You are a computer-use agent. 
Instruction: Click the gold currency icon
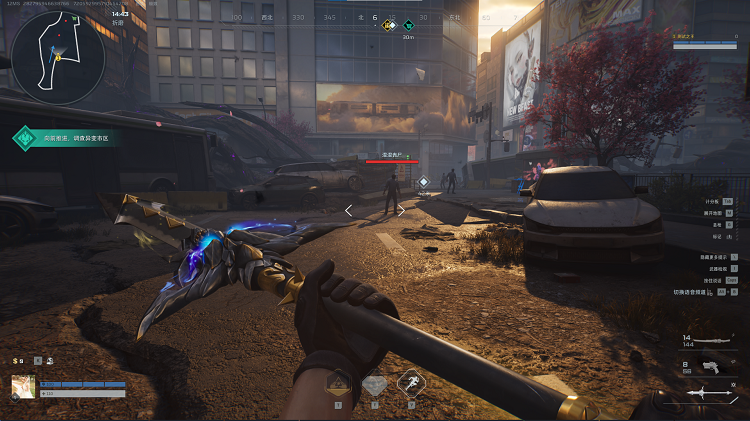click(17, 361)
